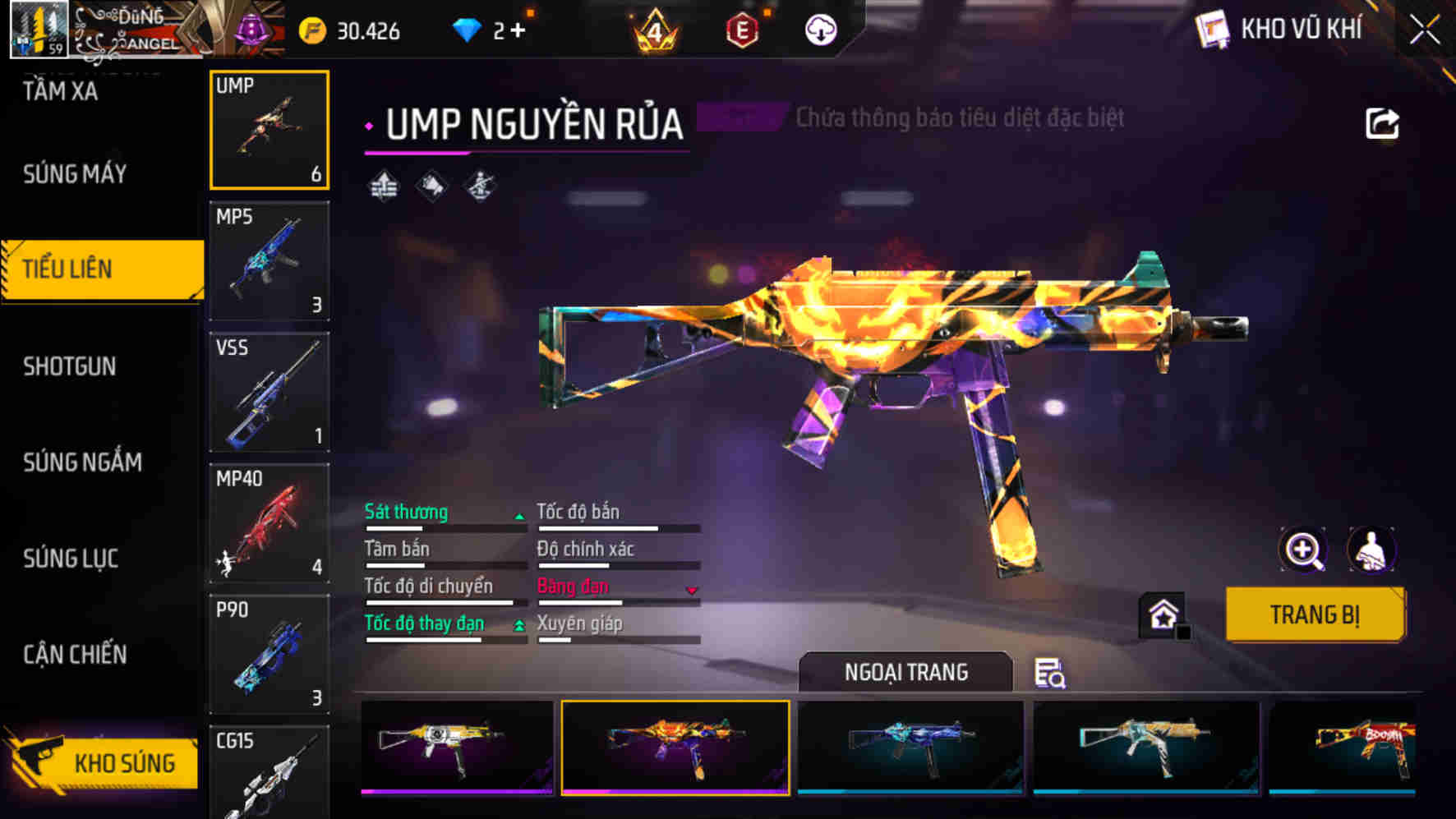Equip the UMP skin with TRANG BỊ
The image size is (1456, 819).
[x=1314, y=614]
